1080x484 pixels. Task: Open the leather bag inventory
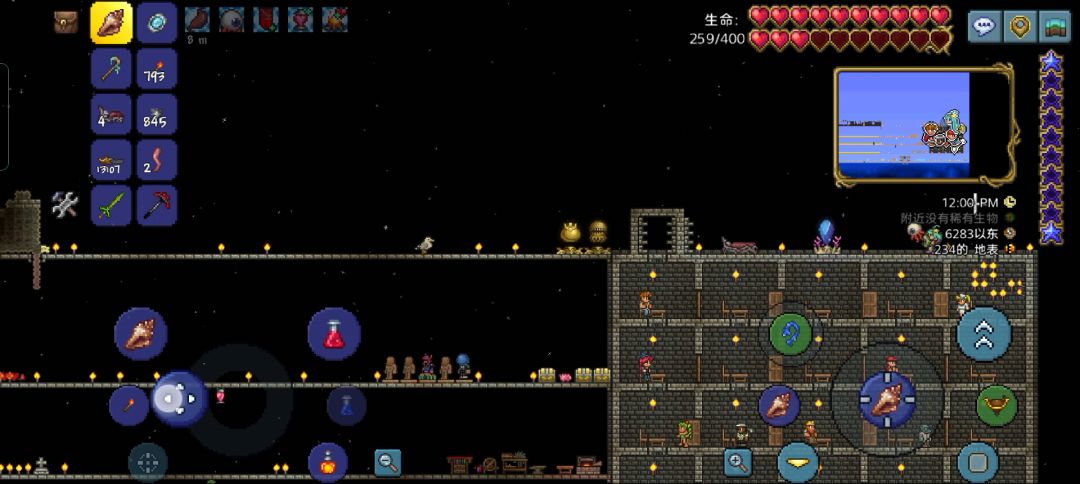click(x=66, y=22)
